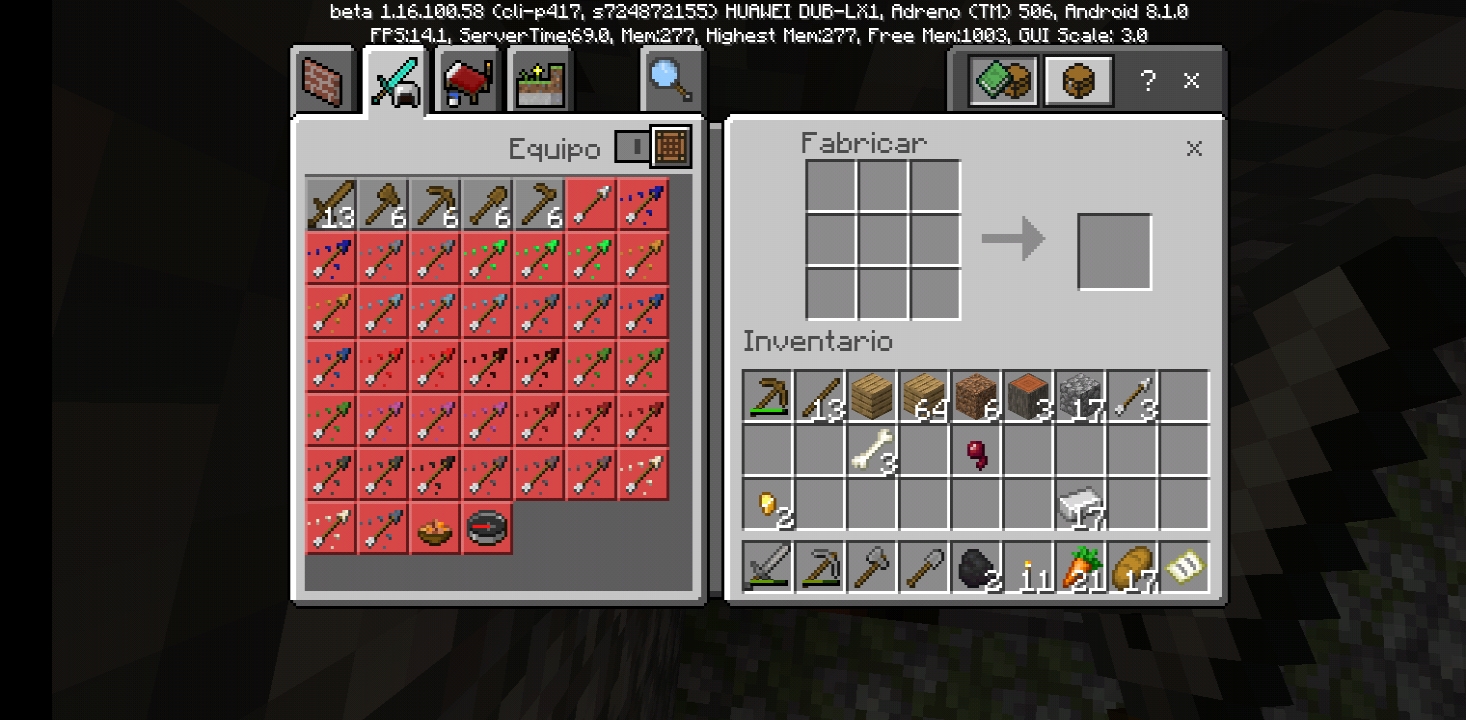Select the carrots in the hotbar
This screenshot has height=720, width=1466.
[x=1081, y=567]
